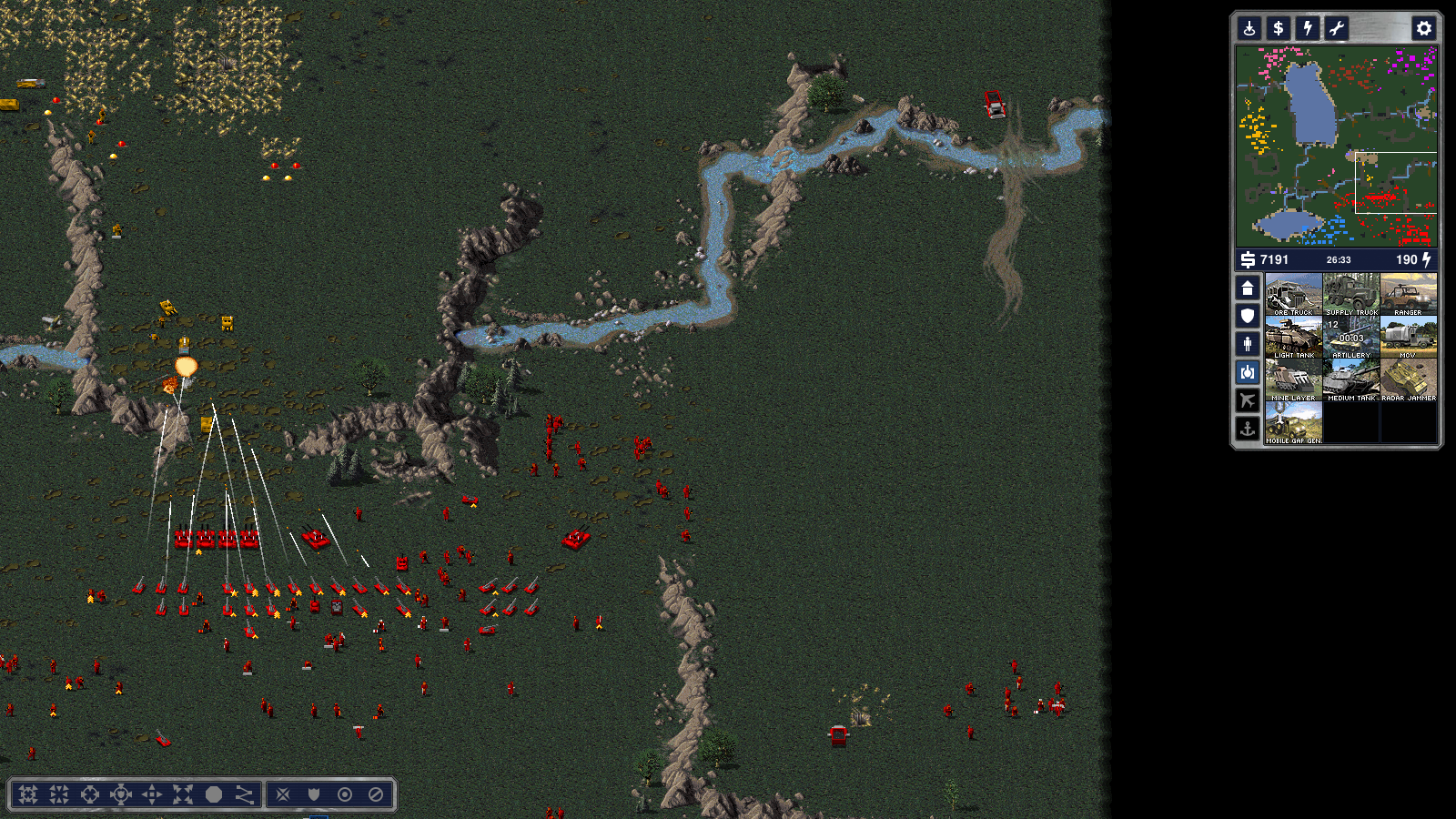Build a Supply Truck
The width and height of the screenshot is (1456, 819).
click(1351, 295)
